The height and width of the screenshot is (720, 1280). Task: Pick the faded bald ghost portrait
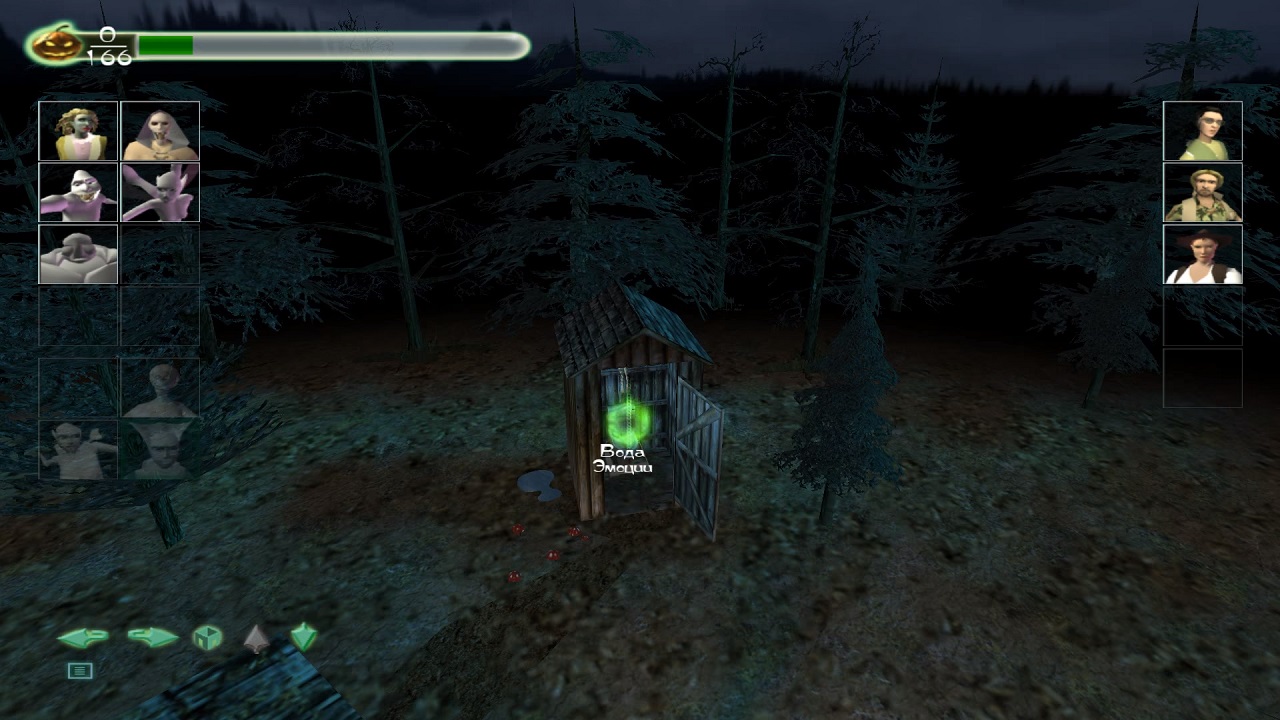(x=160, y=389)
